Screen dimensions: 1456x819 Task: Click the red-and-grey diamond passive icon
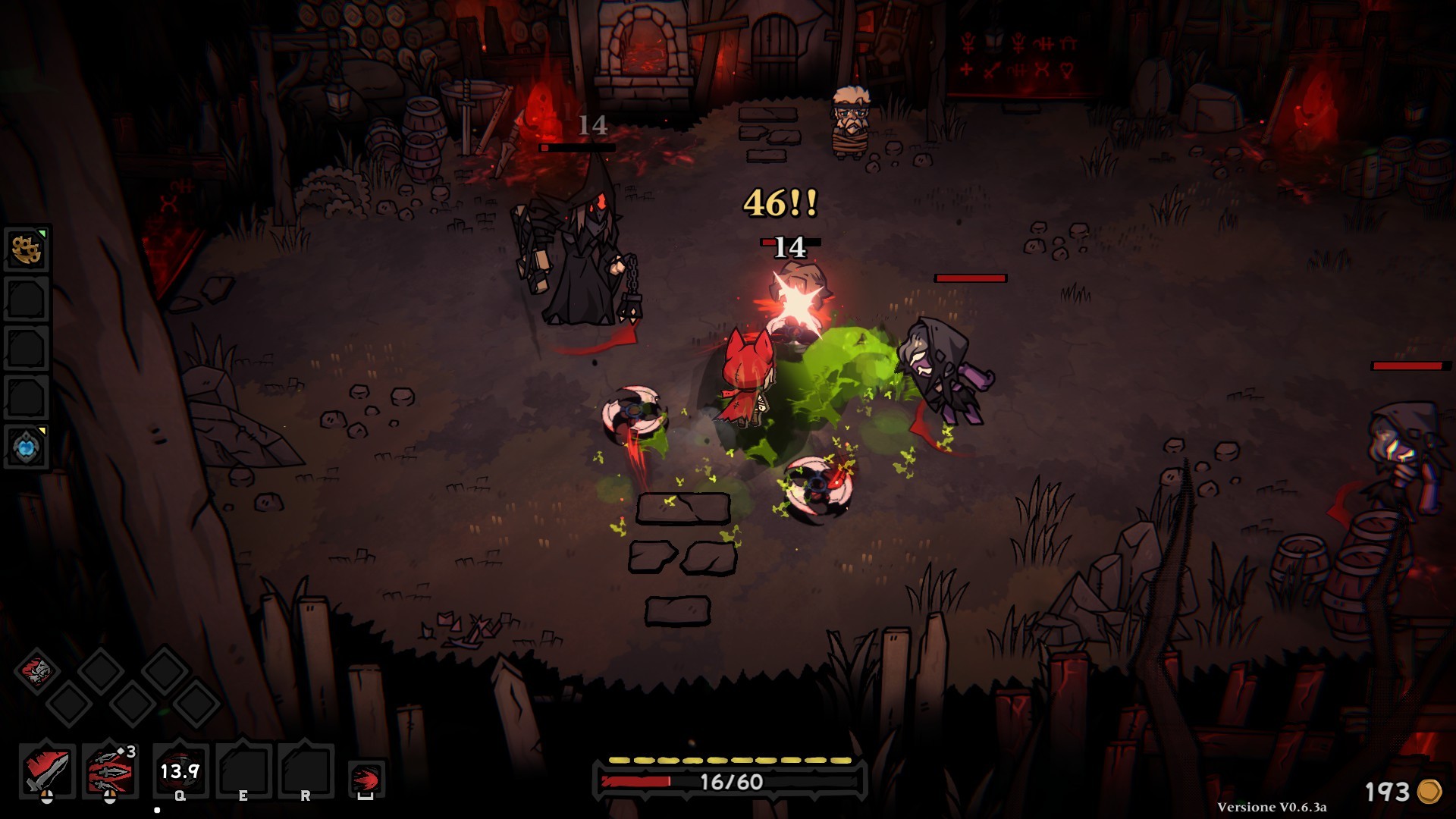click(x=36, y=670)
